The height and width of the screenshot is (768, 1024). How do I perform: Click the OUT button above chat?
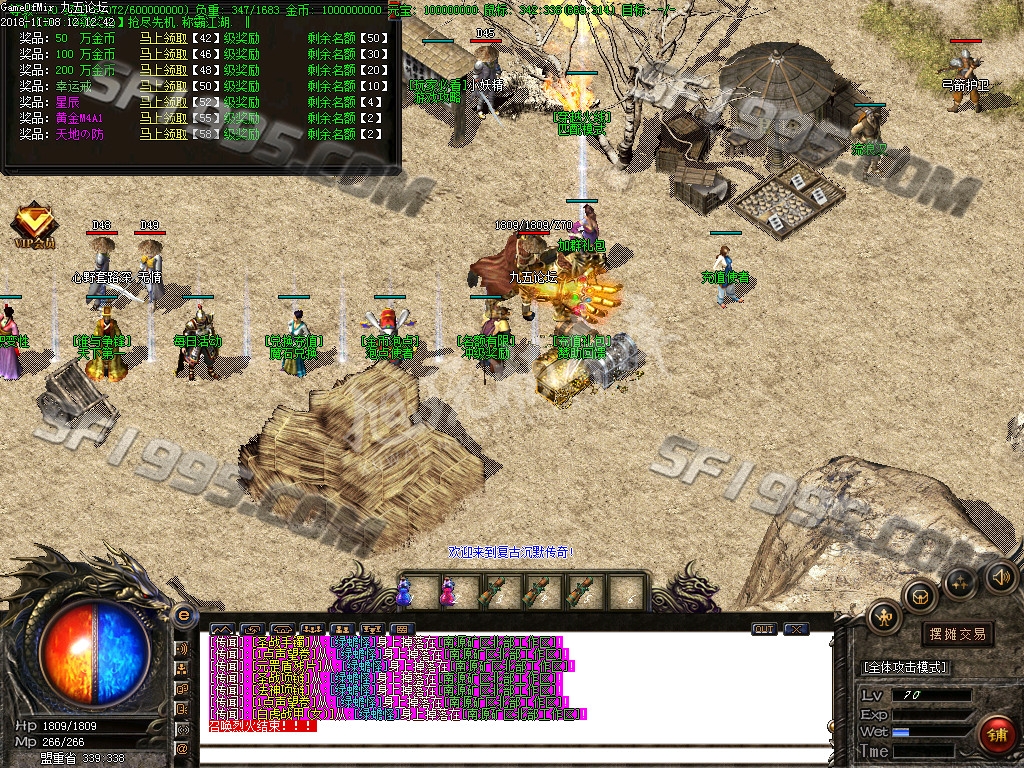764,629
